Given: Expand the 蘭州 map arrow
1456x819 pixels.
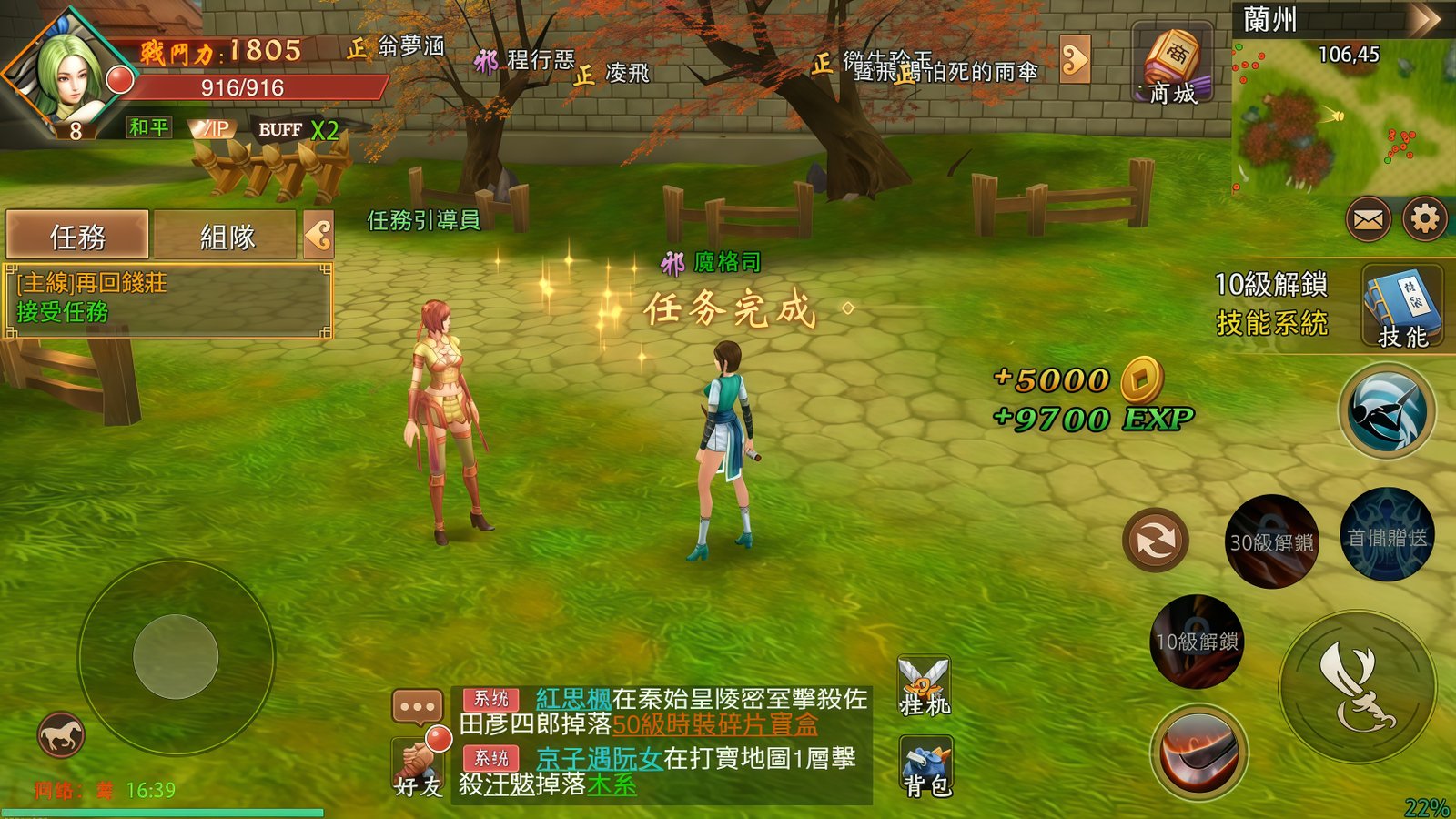Looking at the screenshot, I should click(1424, 20).
